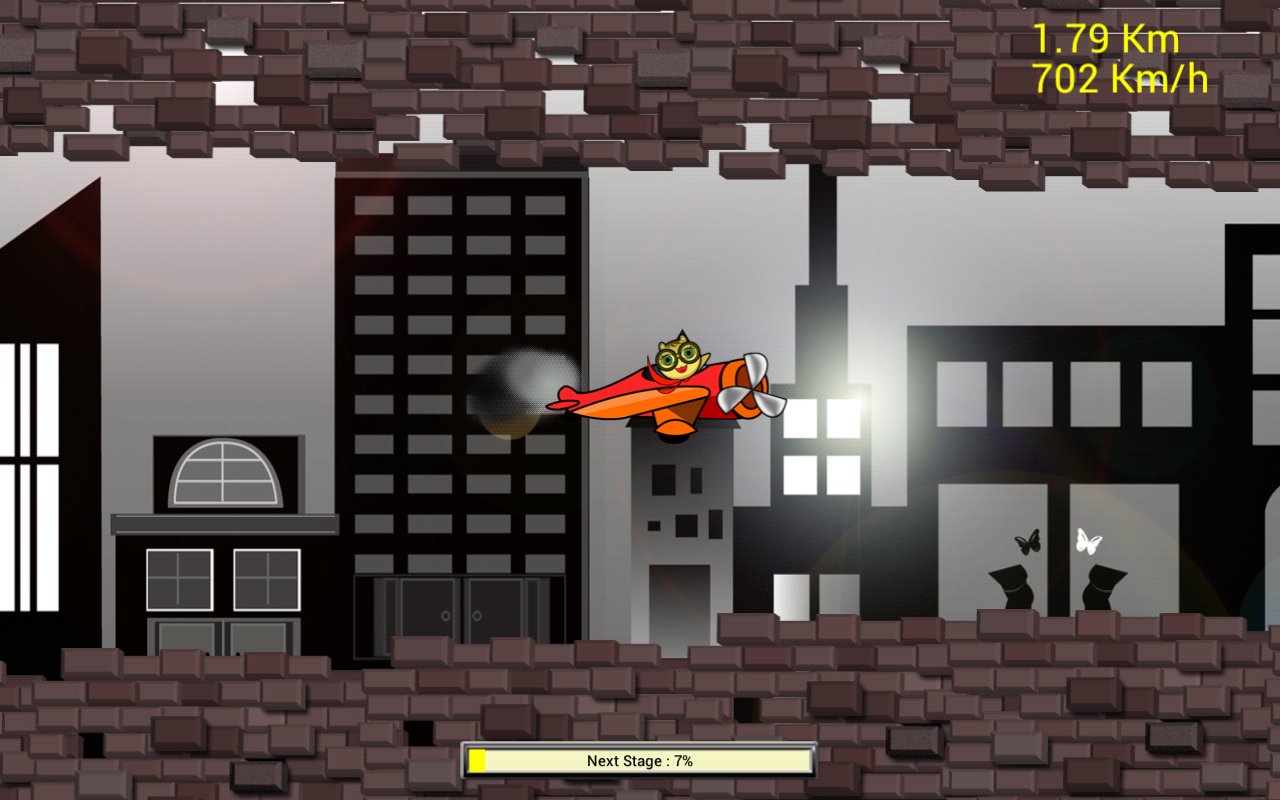Viewport: 1280px width, 800px height.
Task: Click the white butterfly near the window
Action: pos(1090,543)
